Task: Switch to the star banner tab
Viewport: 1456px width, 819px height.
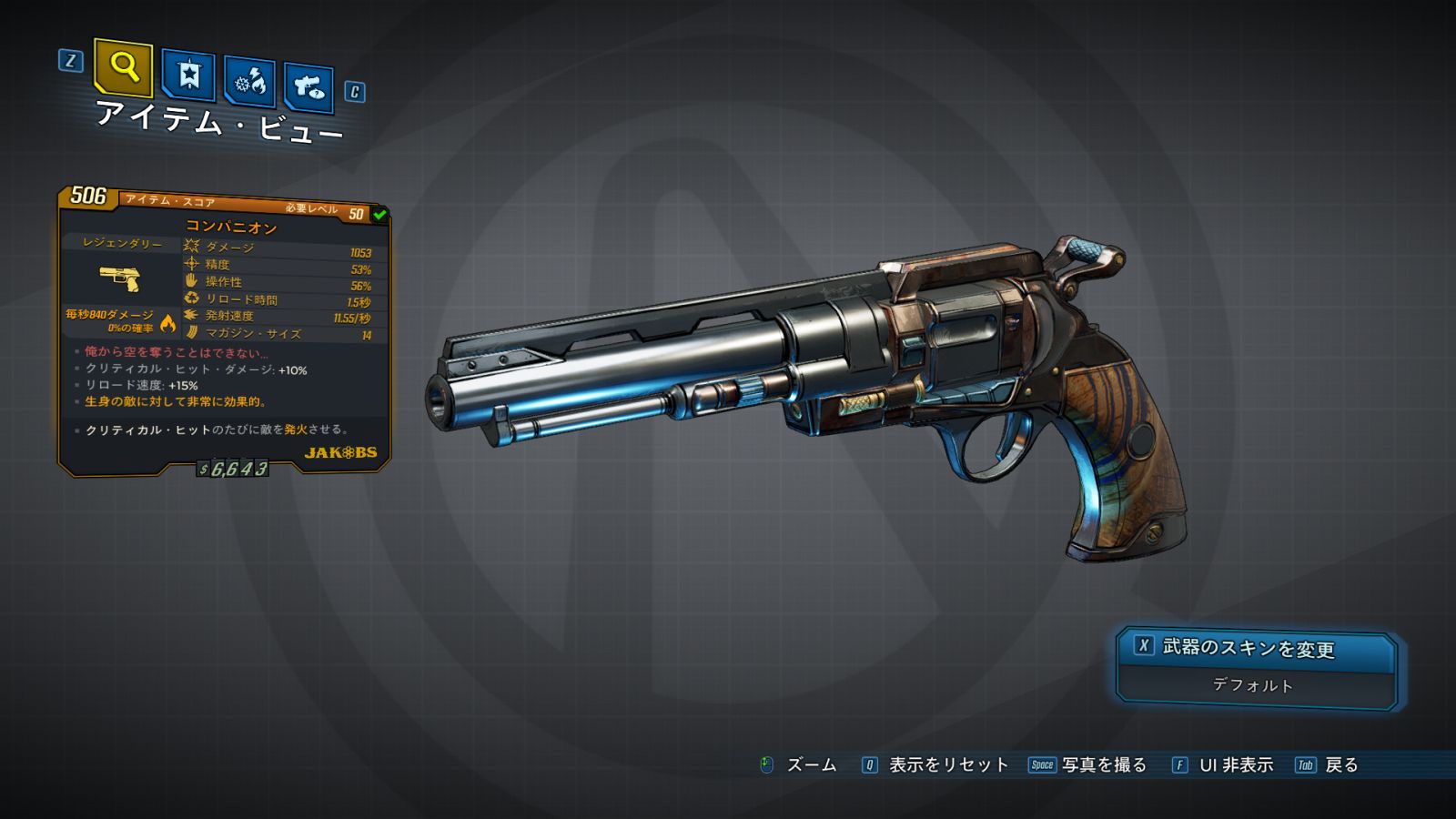Action: click(188, 75)
